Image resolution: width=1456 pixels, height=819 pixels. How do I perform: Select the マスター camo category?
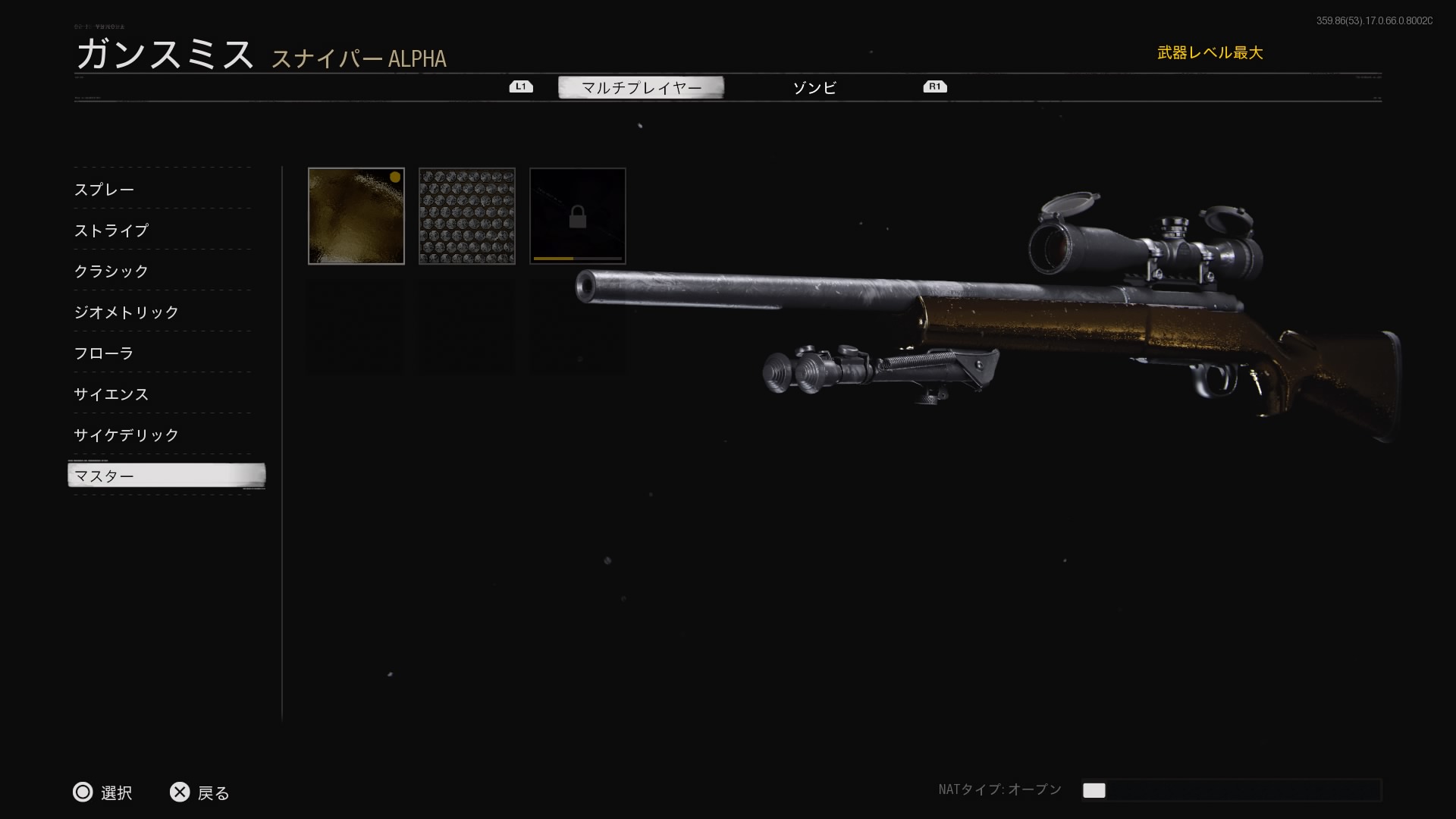point(166,476)
